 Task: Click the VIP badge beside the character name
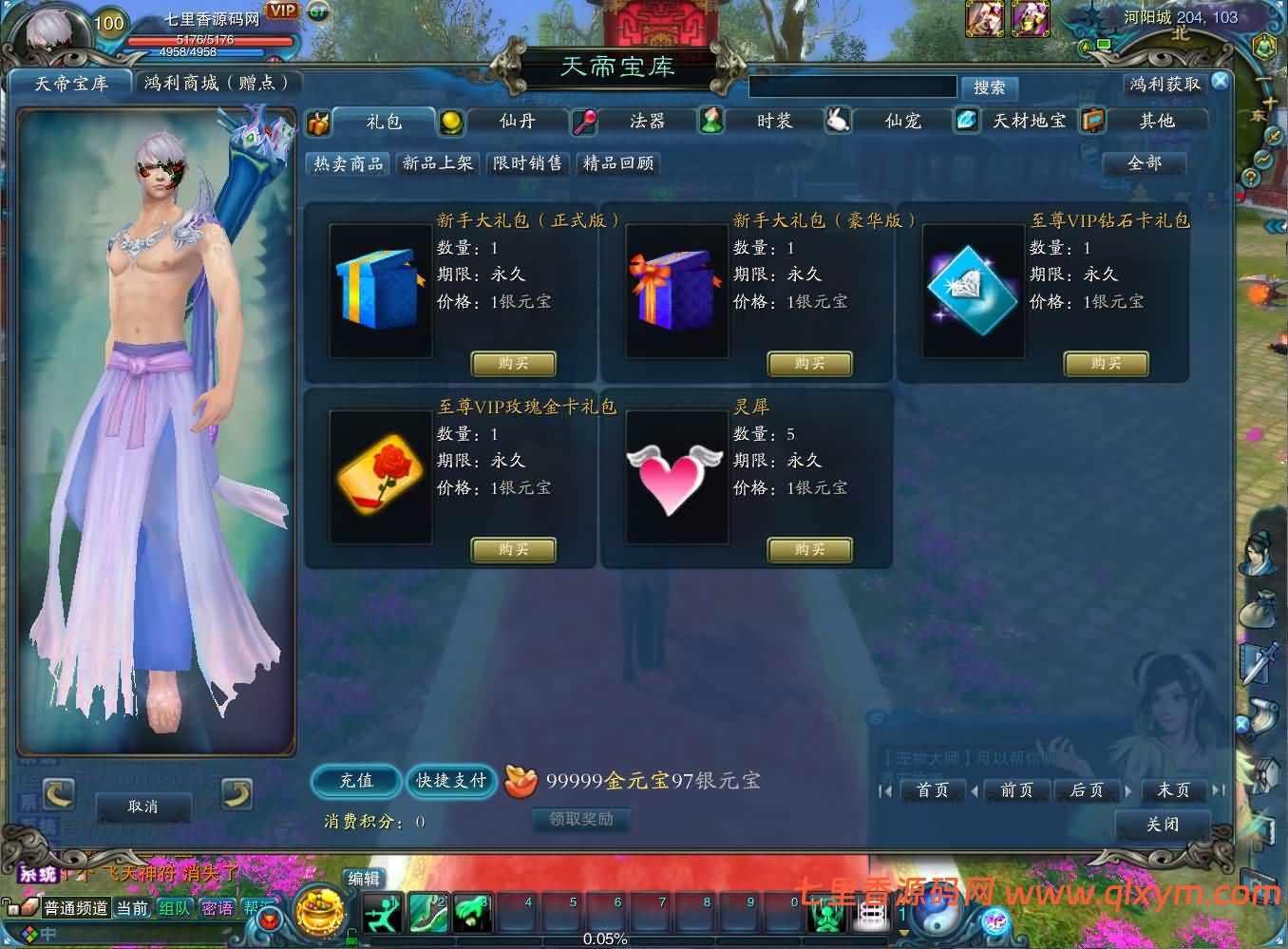point(280,12)
